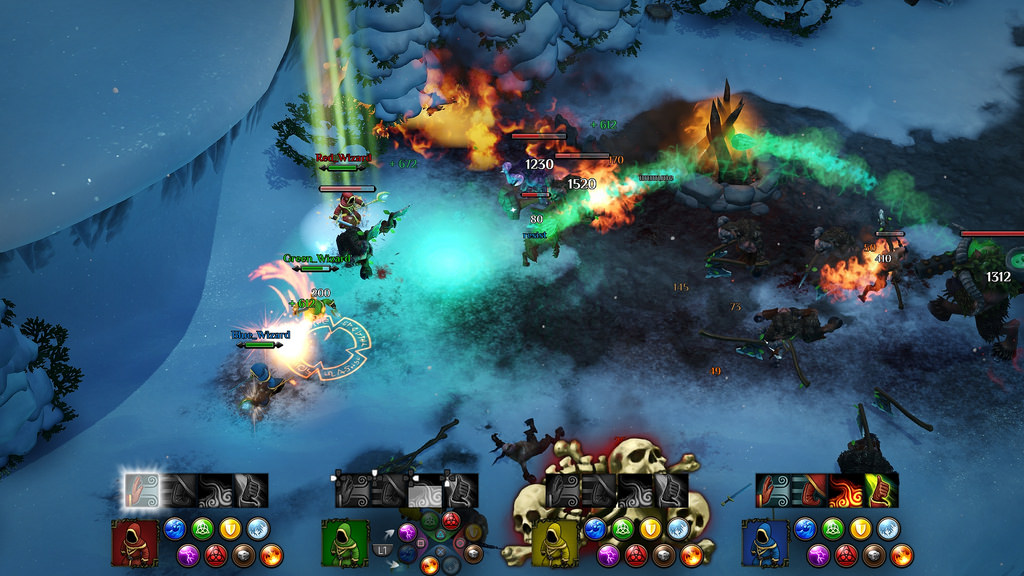
Task: Select the blue wizard's yellow shield element orb
Action: coord(860,528)
